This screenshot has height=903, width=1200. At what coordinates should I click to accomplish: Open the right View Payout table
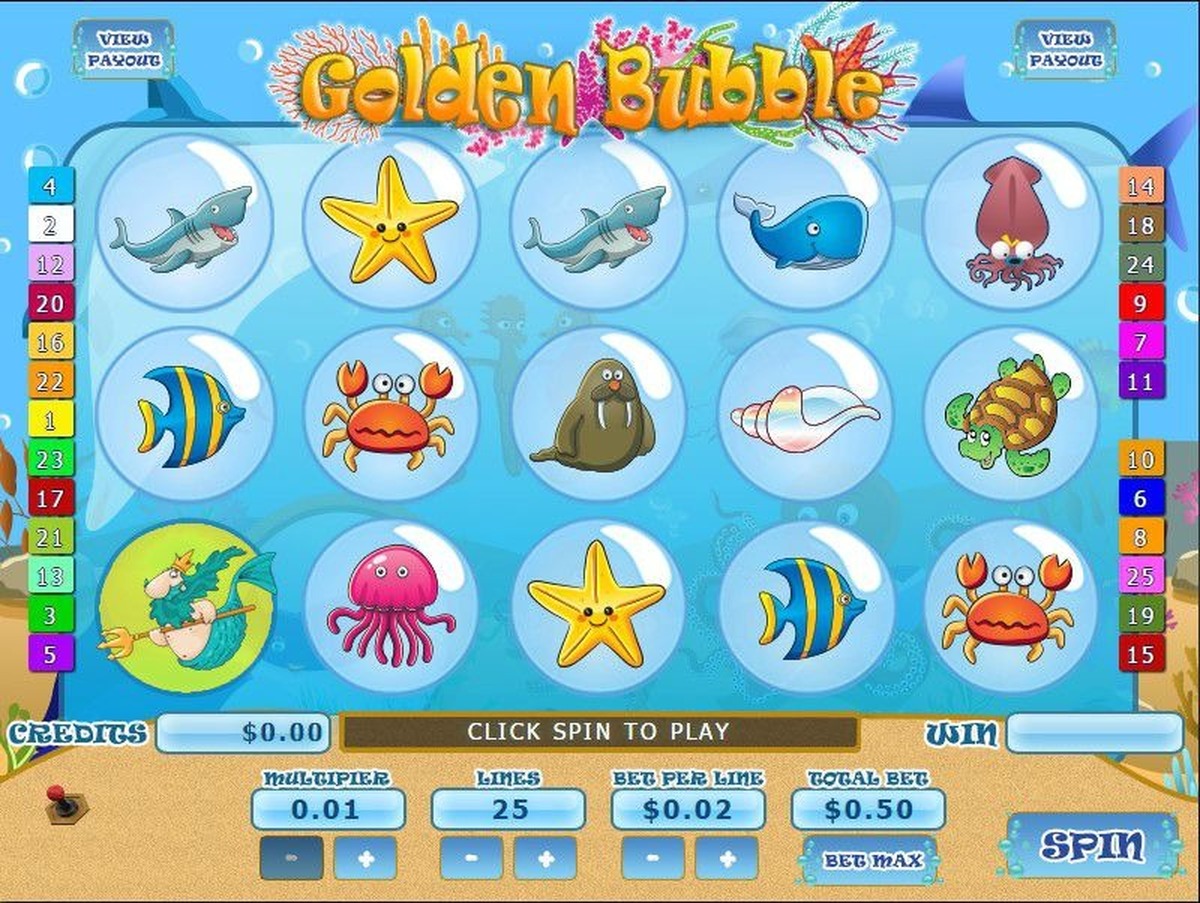1065,49
